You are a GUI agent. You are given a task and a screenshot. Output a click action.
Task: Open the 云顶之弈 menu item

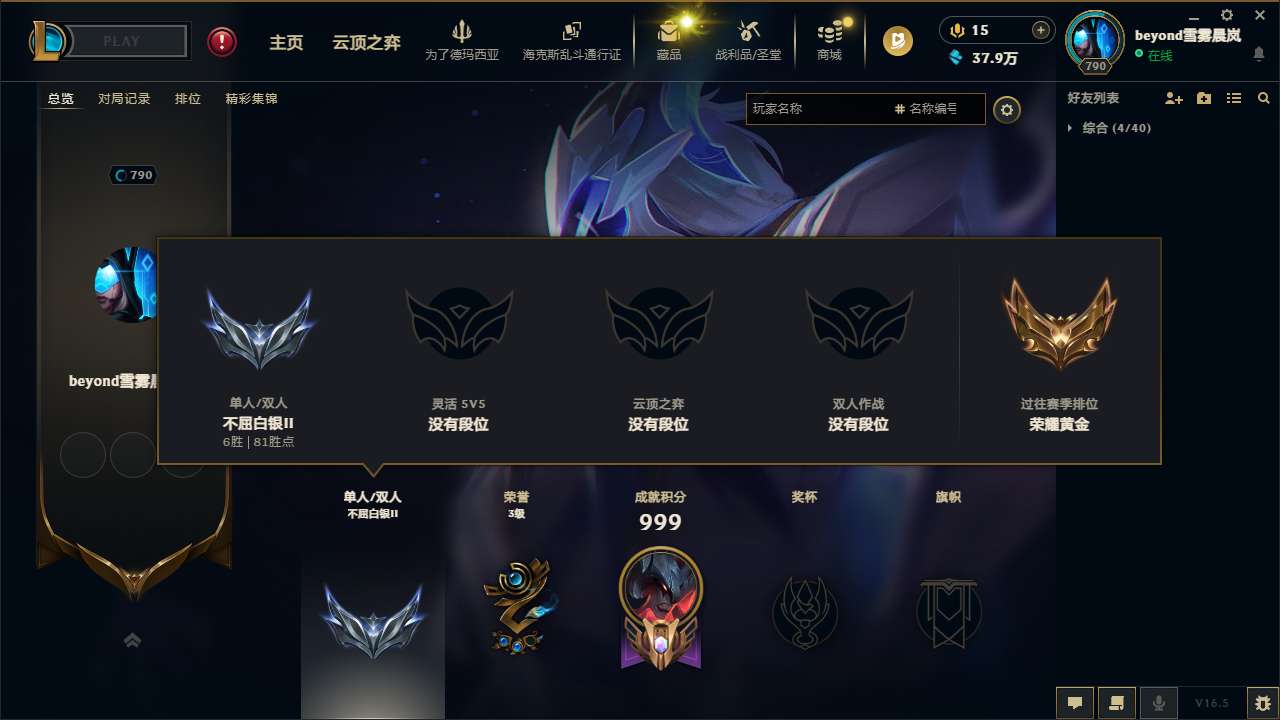[x=364, y=42]
